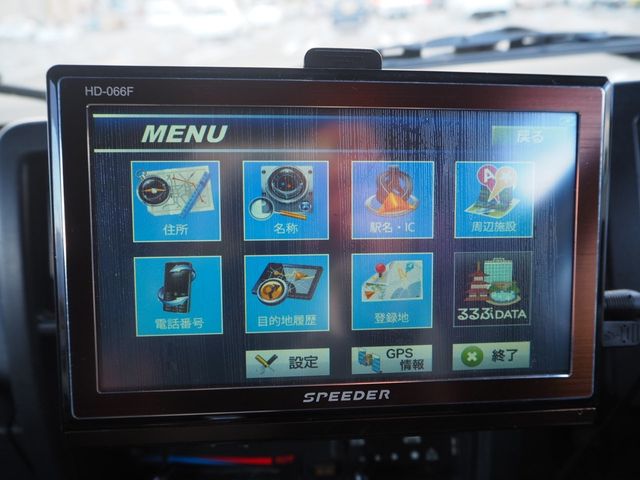Image resolution: width=640 pixels, height=480 pixels.
Task: Open the 目的地履歴 destination history tile
Action: (286, 293)
